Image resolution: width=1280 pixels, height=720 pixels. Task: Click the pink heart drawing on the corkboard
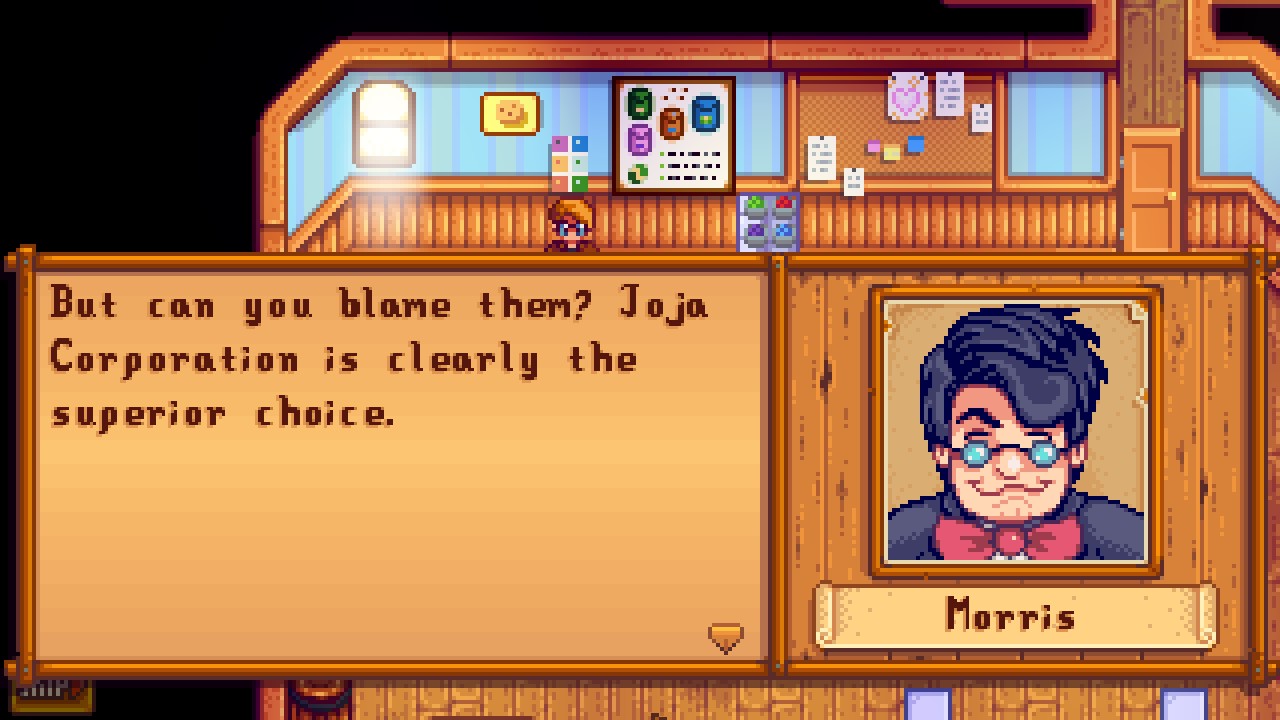click(x=906, y=97)
